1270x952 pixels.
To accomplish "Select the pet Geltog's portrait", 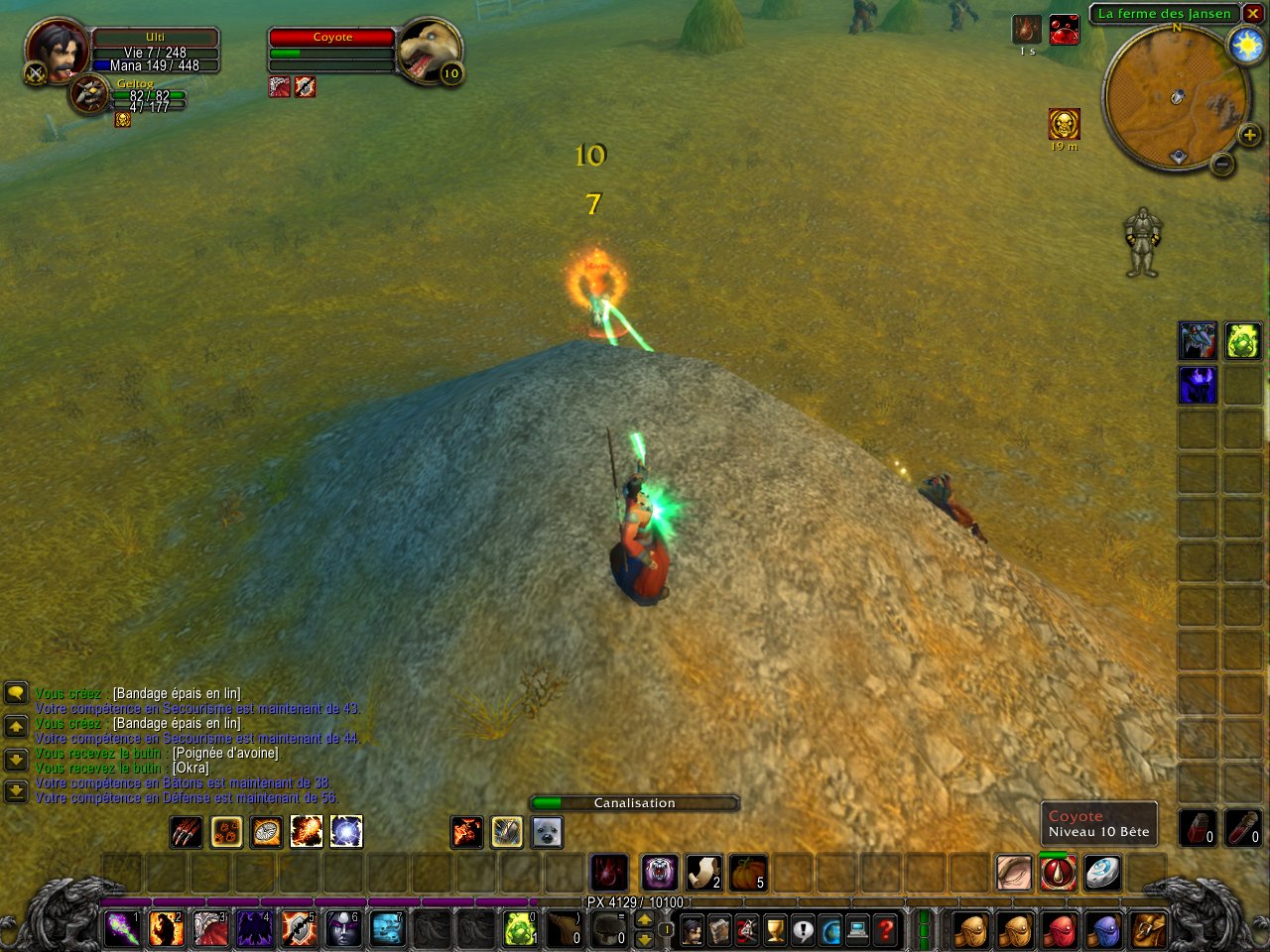I will 89,94.
